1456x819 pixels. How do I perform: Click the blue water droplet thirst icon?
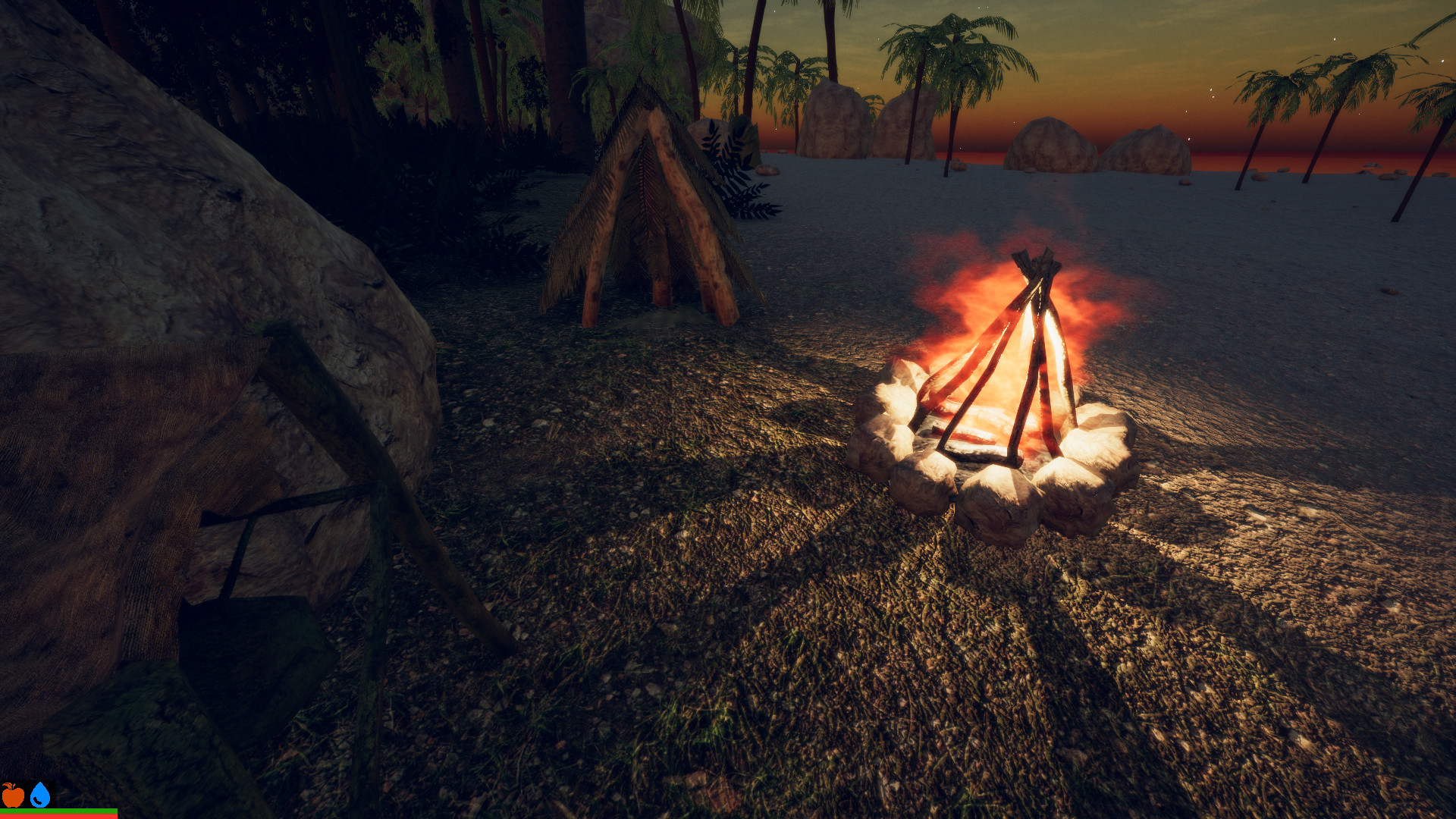(x=40, y=794)
